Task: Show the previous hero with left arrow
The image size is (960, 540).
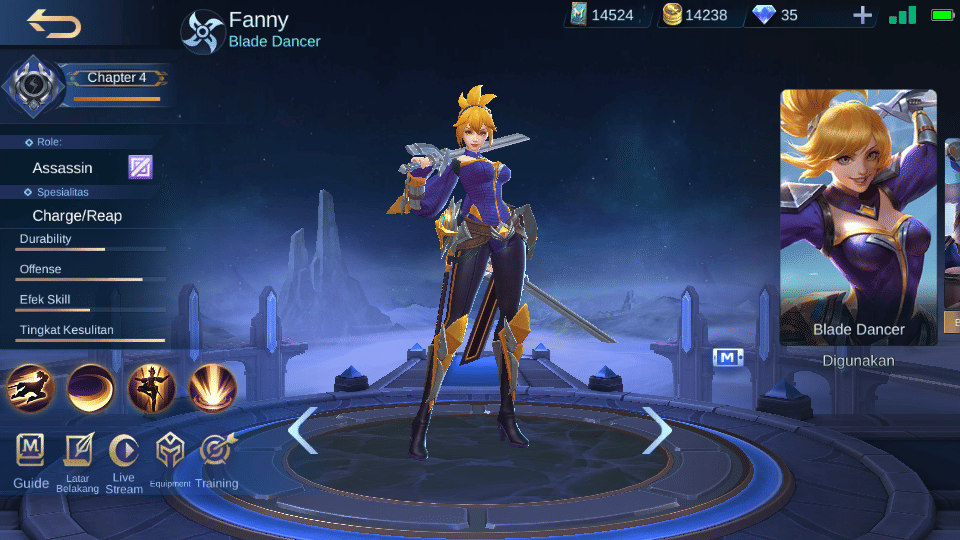Action: (302, 430)
